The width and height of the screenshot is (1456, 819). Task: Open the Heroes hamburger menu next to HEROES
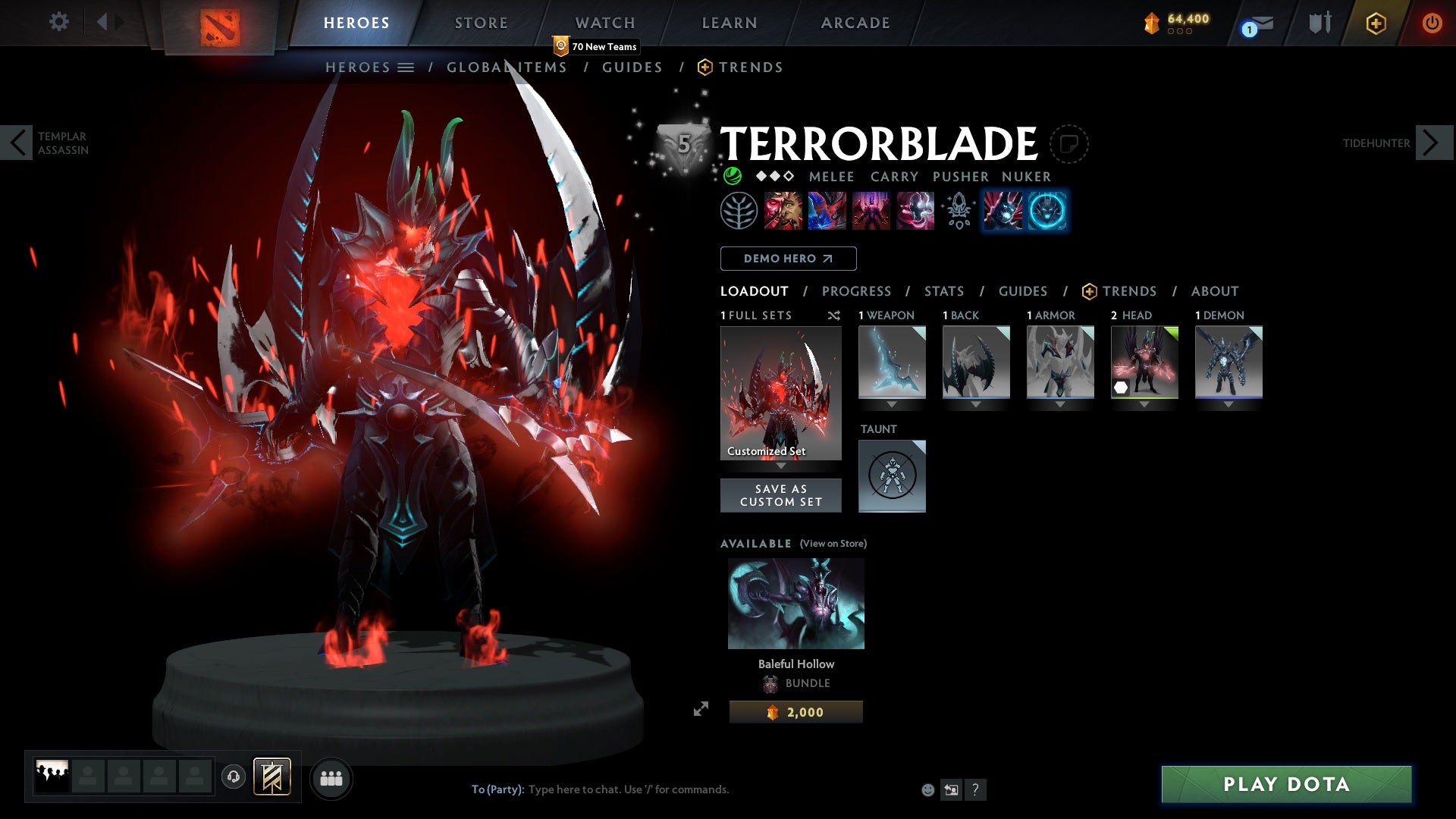[x=406, y=67]
